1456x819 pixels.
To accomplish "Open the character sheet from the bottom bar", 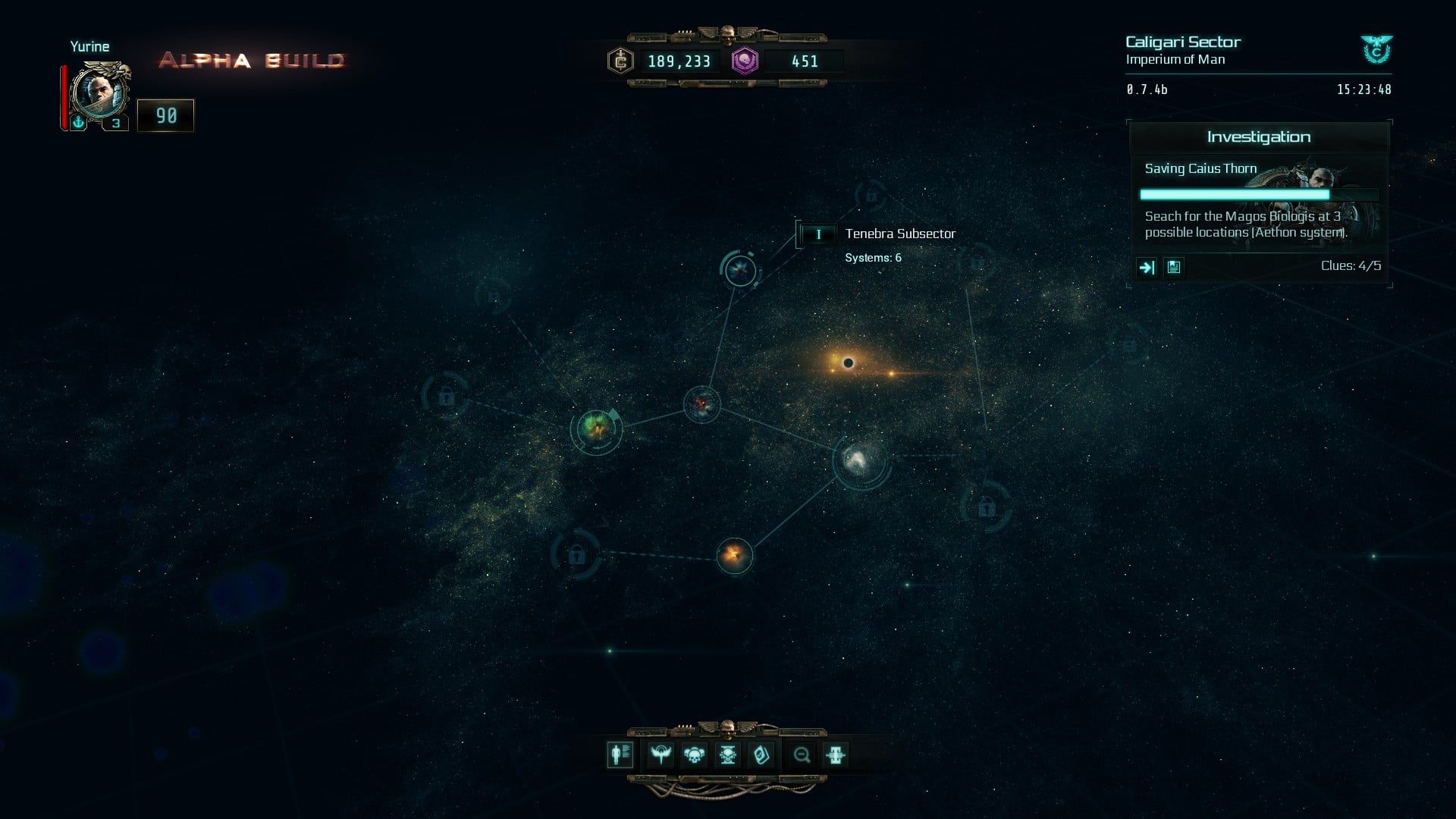I will [620, 755].
